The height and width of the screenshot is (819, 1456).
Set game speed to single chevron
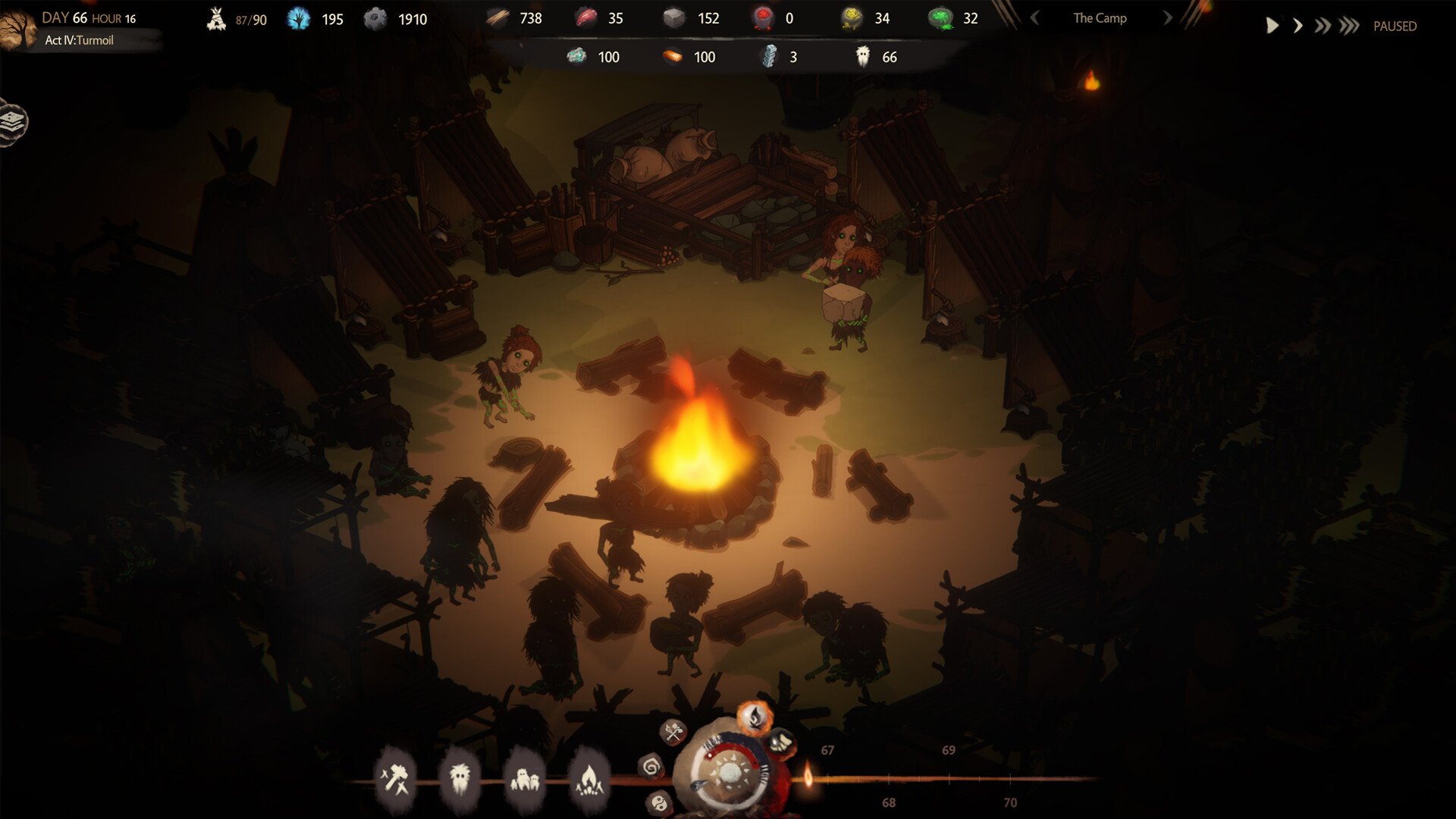click(1298, 27)
